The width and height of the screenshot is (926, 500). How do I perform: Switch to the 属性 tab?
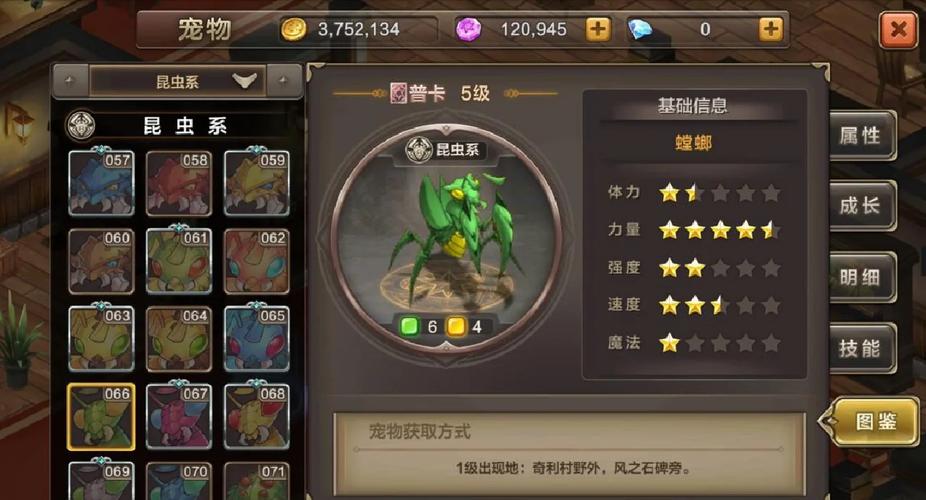tap(860, 136)
